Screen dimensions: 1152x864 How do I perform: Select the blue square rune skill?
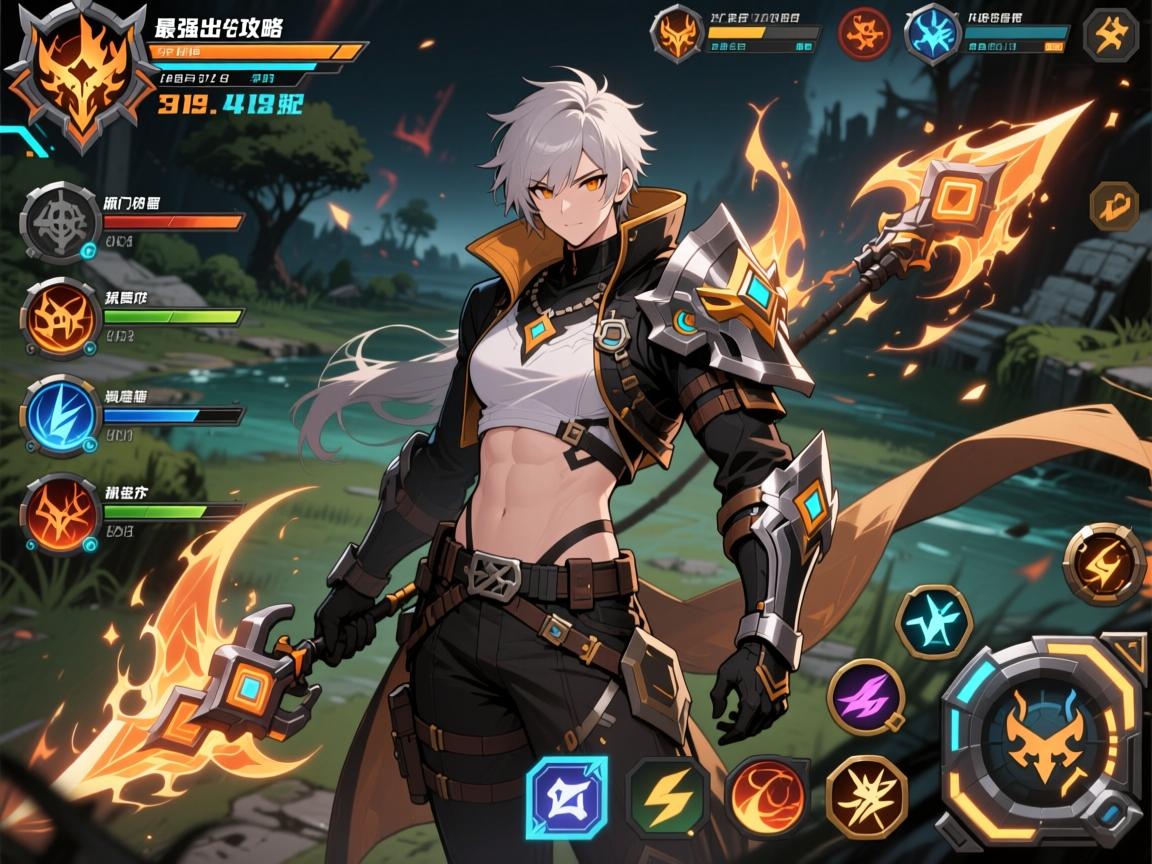[567, 796]
